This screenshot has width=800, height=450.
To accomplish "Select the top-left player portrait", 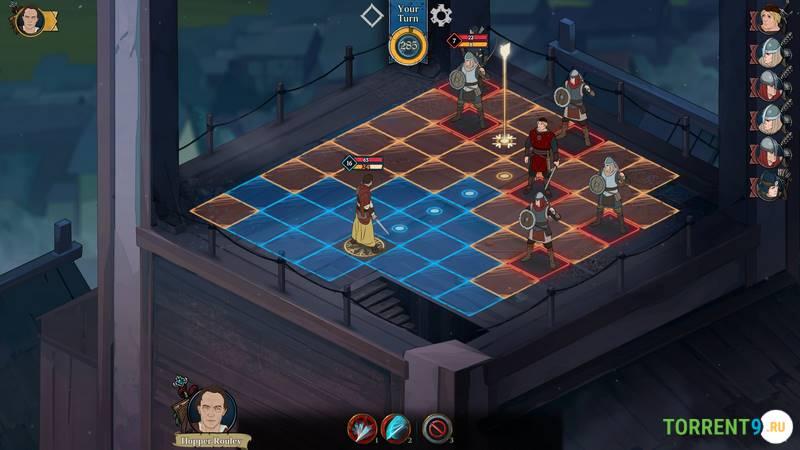I will click(30, 20).
